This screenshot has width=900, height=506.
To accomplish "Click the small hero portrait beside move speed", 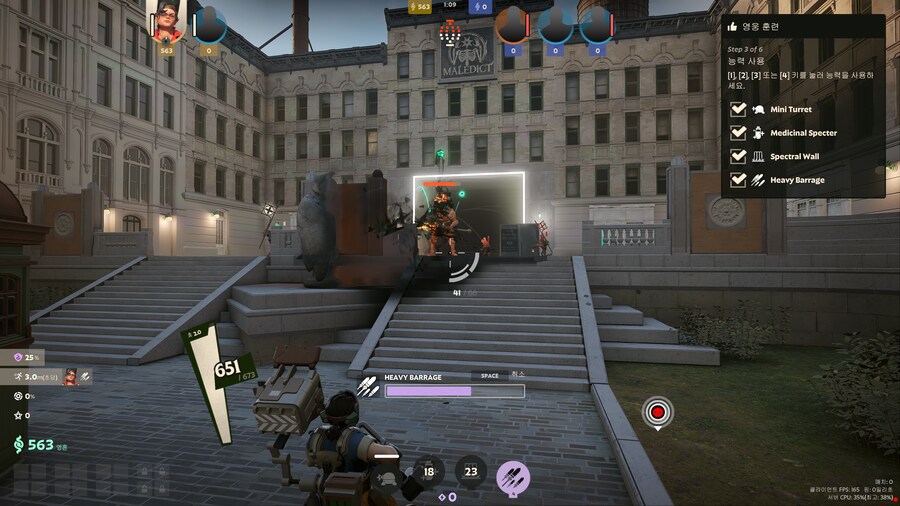I will (x=71, y=377).
